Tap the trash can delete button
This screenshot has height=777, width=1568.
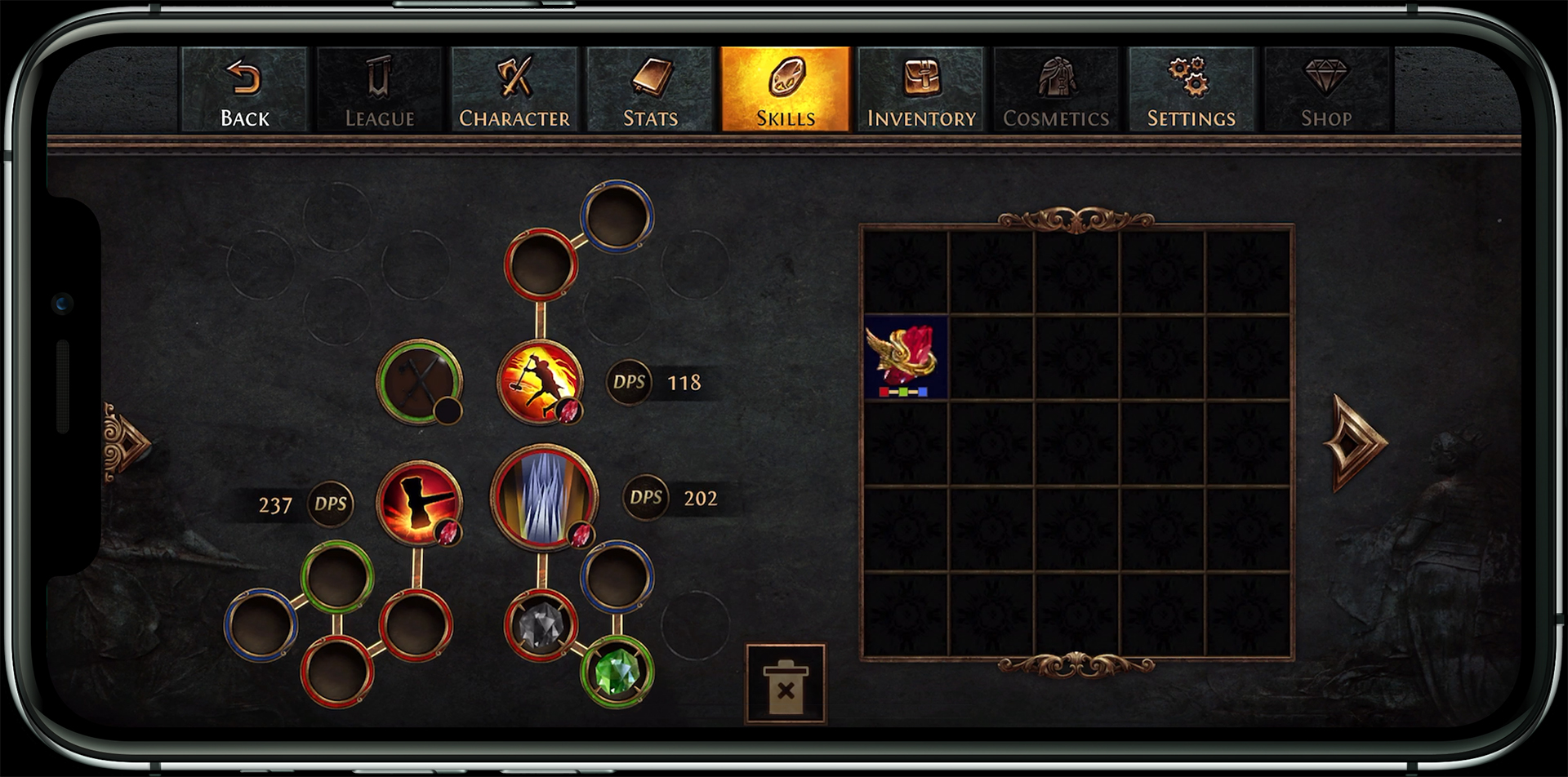click(784, 686)
